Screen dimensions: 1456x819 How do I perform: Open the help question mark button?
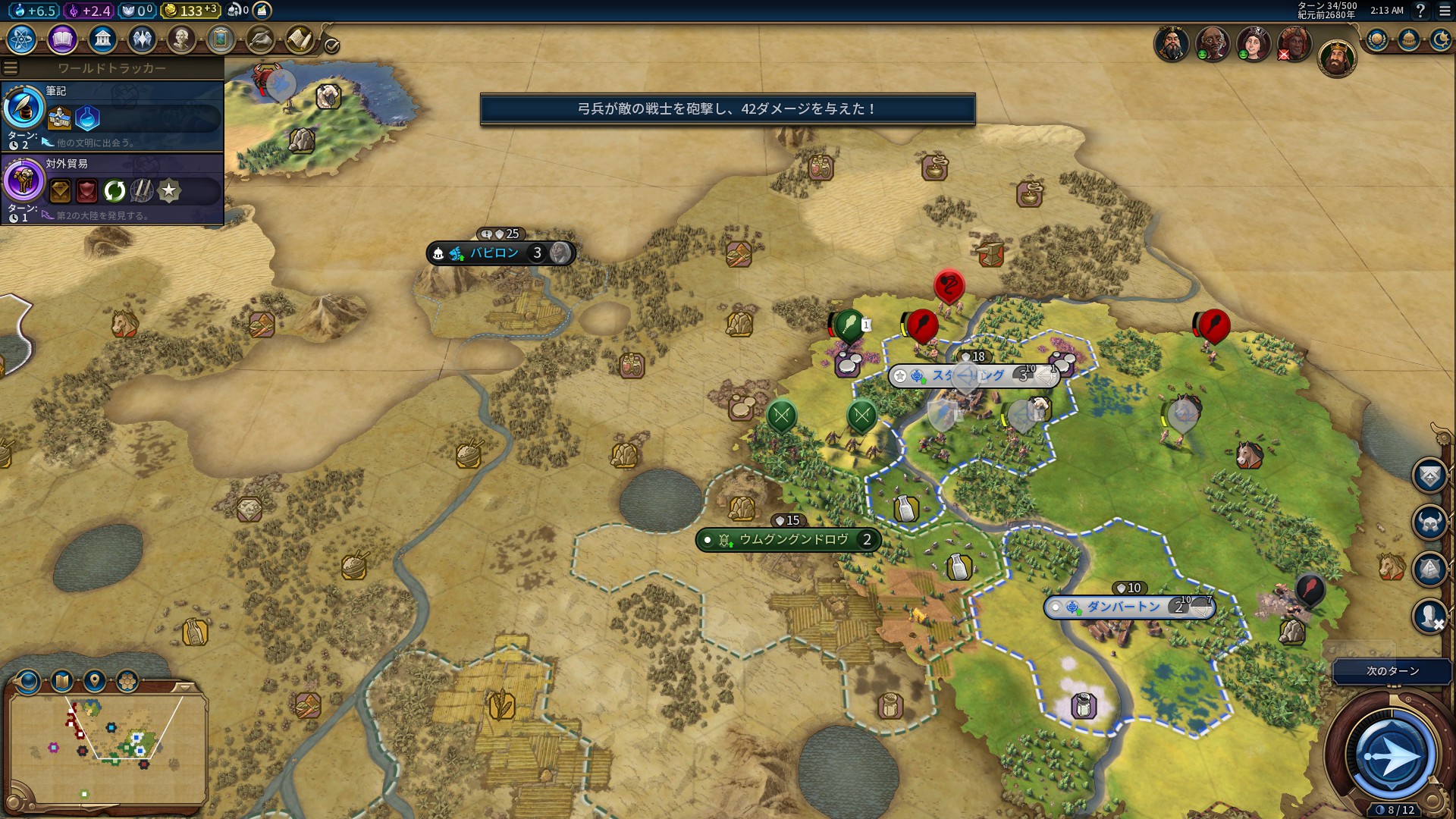coord(1420,11)
